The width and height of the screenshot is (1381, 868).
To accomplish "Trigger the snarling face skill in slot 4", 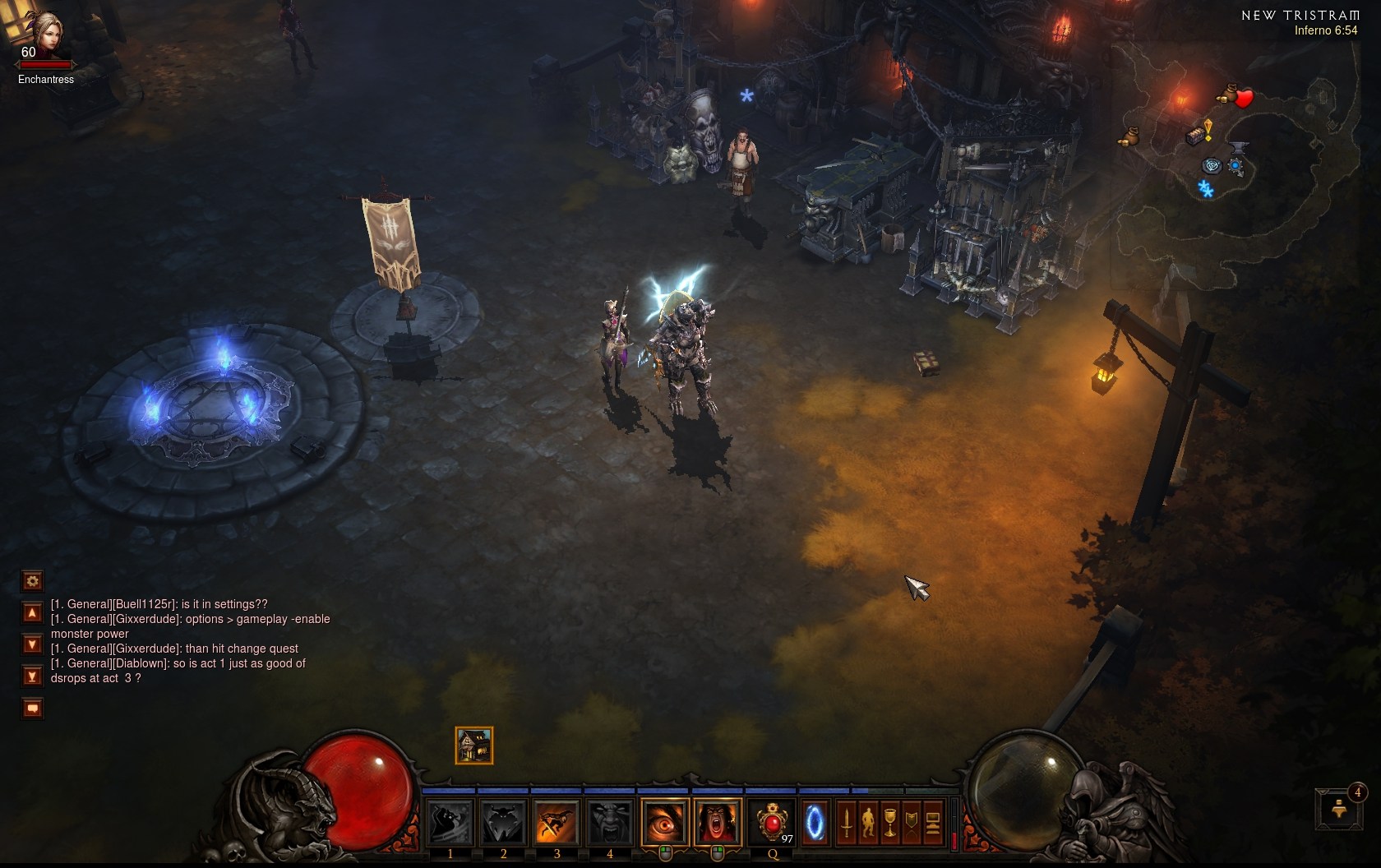I will (x=609, y=822).
